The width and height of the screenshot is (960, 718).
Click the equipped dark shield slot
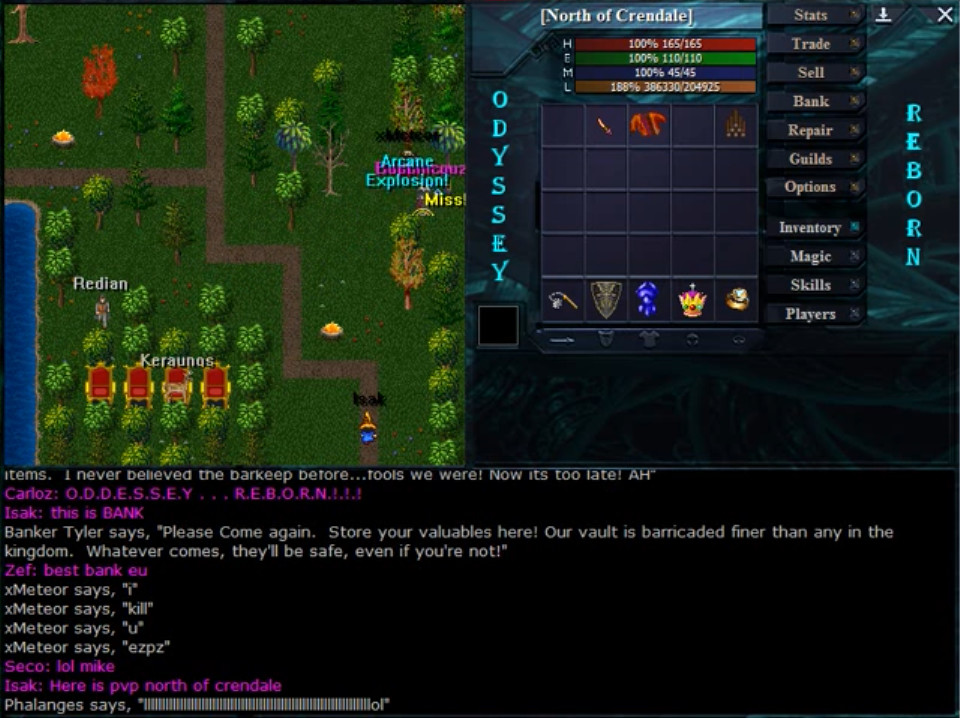tap(606, 299)
